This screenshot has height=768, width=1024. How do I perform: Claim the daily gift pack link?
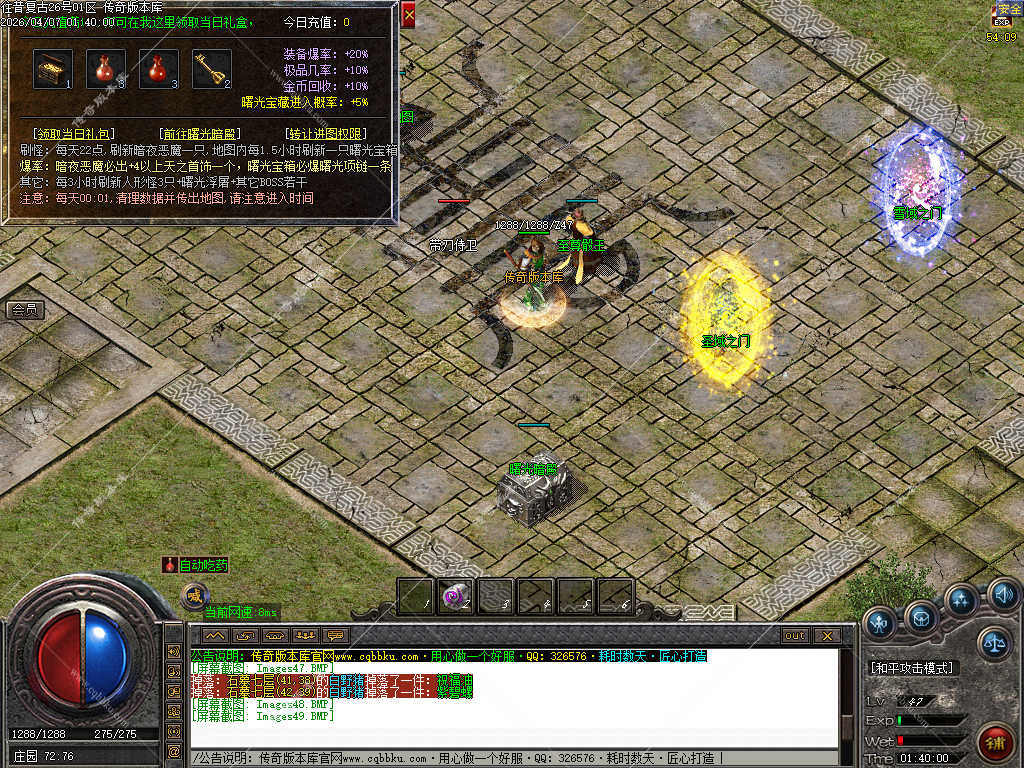click(73, 133)
